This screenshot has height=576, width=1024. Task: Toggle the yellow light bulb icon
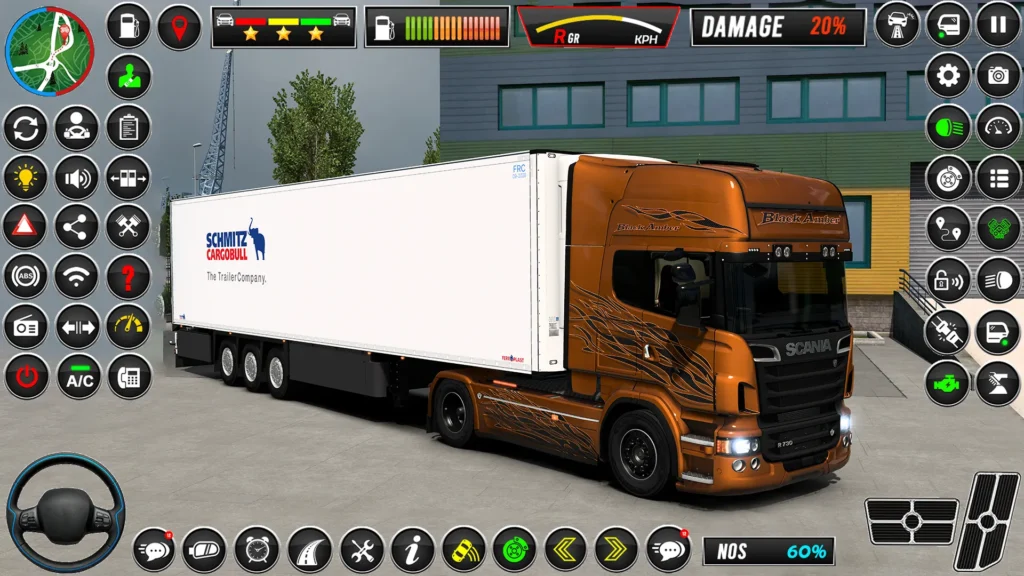pyautogui.click(x=26, y=177)
